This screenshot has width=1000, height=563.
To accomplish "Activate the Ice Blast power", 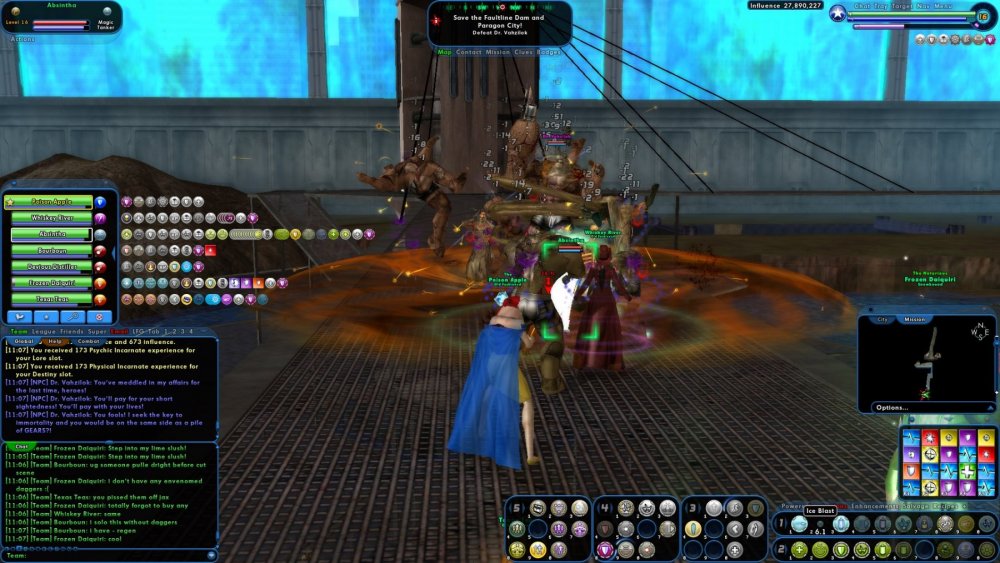I will 800,524.
